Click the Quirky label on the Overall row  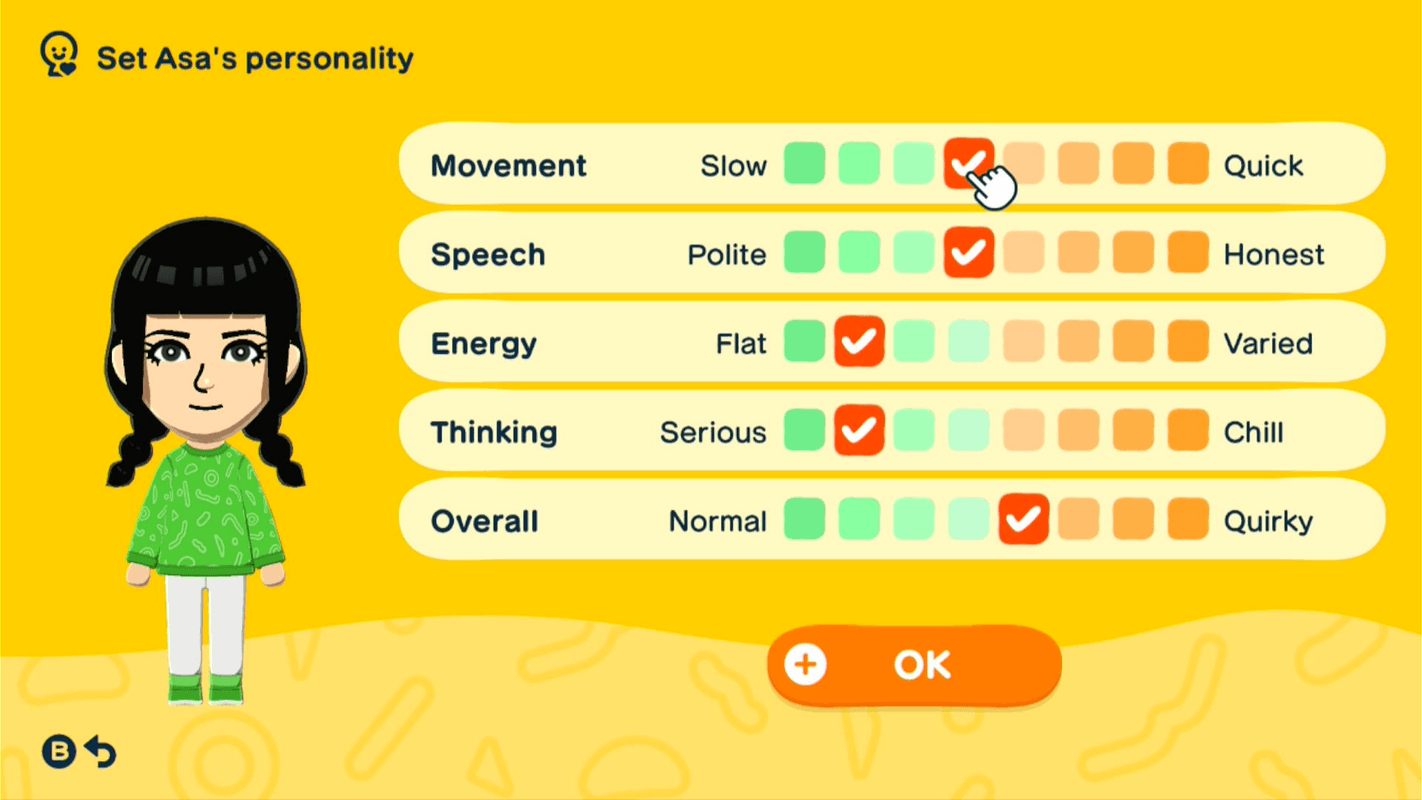click(1268, 520)
